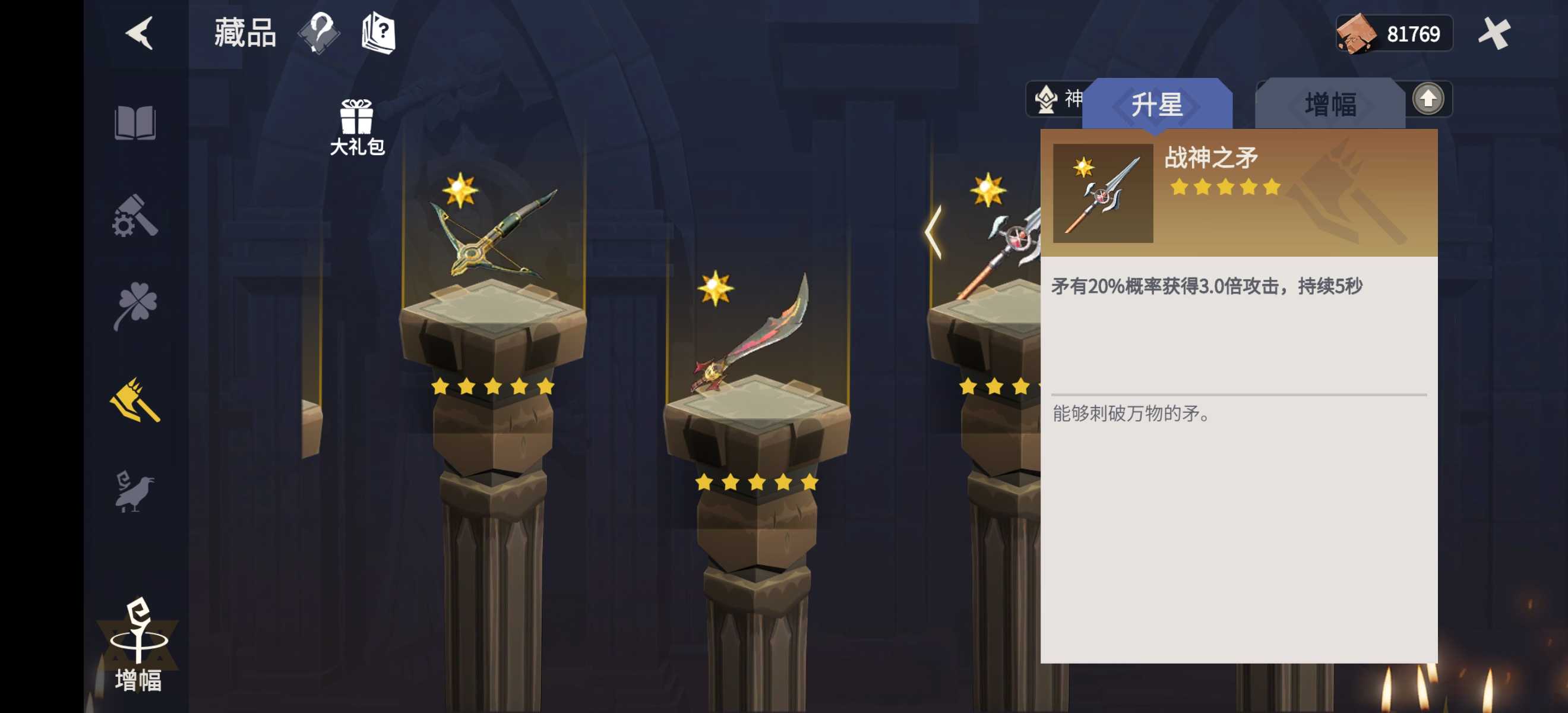Click the upward arrow toggle beside 增幅 tab

tap(1428, 99)
